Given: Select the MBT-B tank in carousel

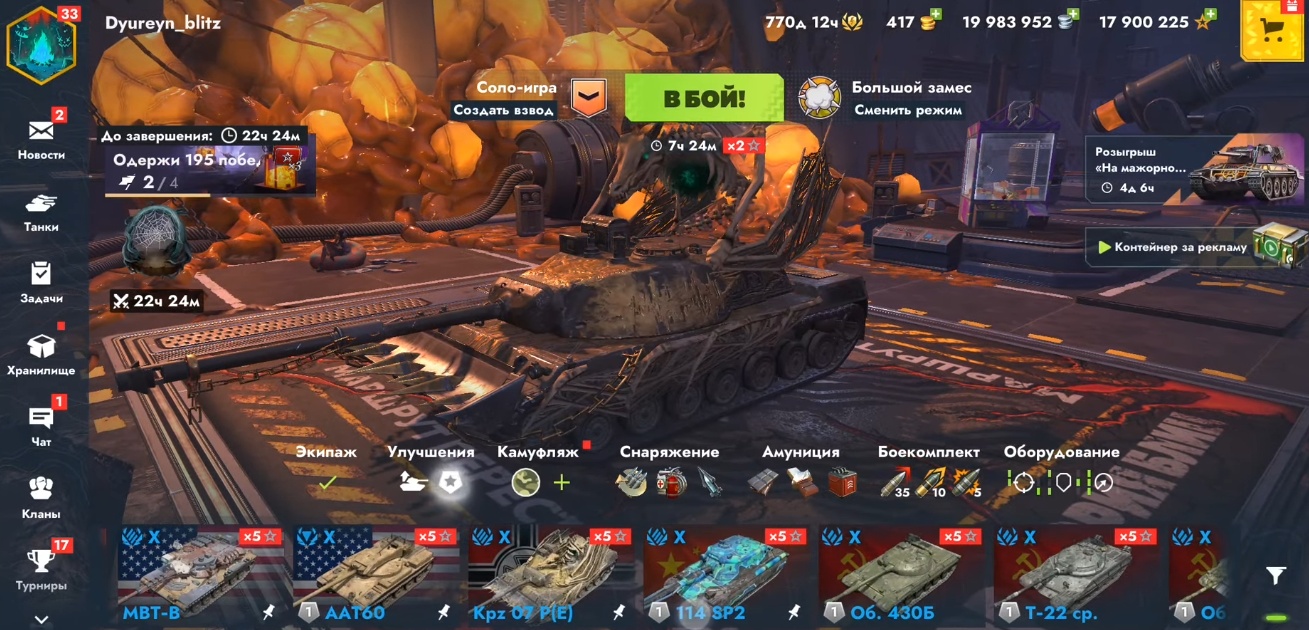Looking at the screenshot, I should coord(200,572).
